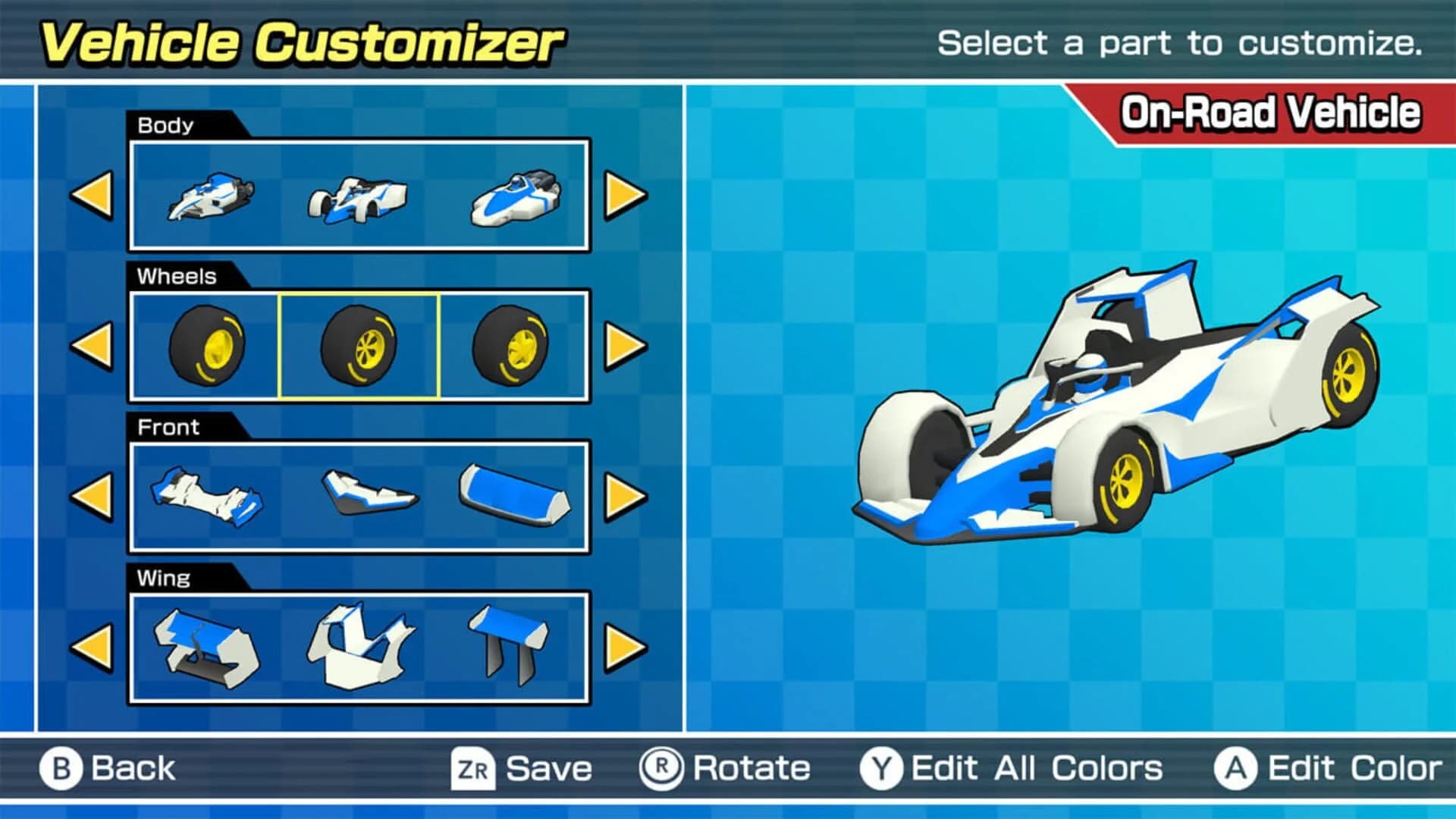Open the Body section label

click(165, 126)
